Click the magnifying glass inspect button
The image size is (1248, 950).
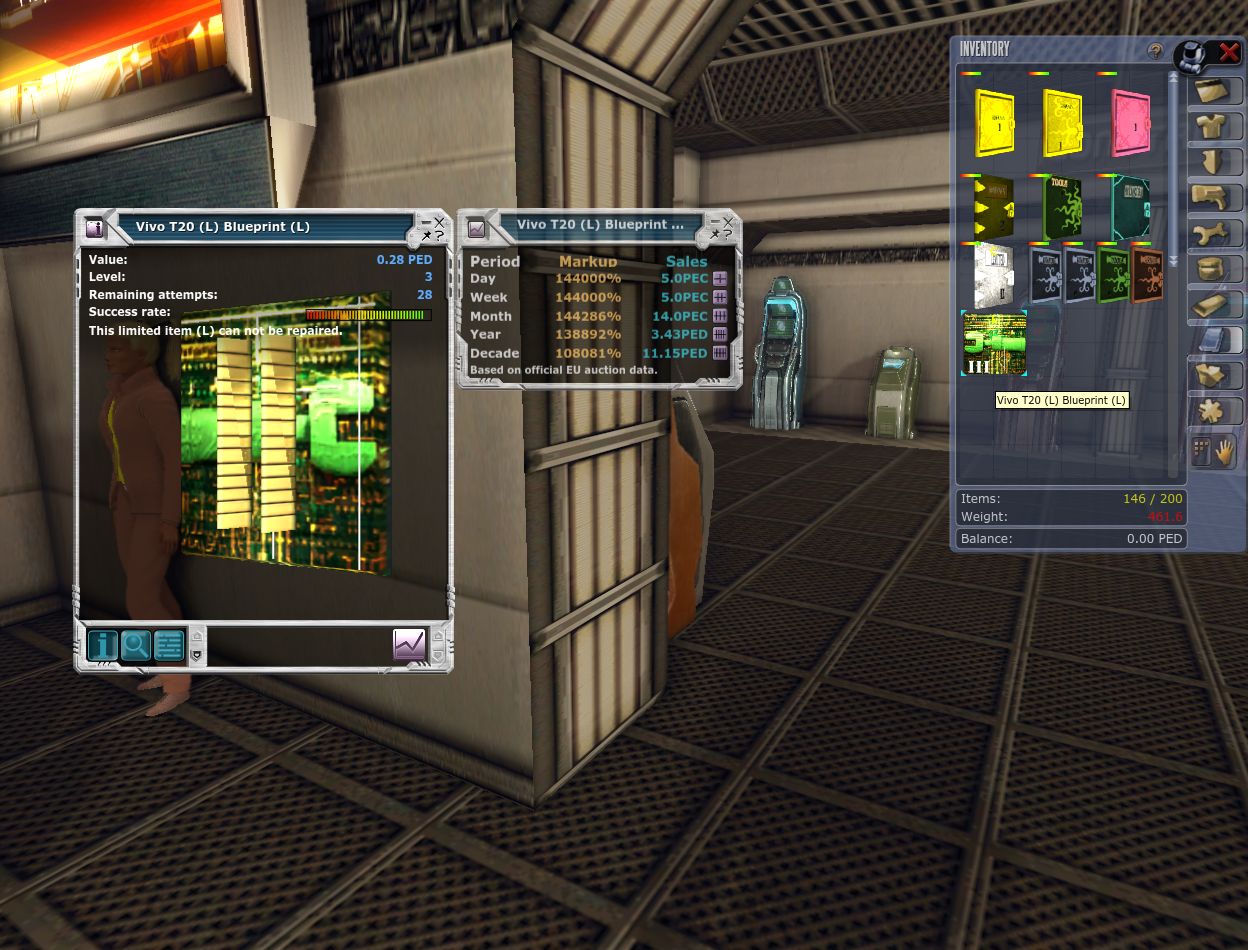pos(135,645)
